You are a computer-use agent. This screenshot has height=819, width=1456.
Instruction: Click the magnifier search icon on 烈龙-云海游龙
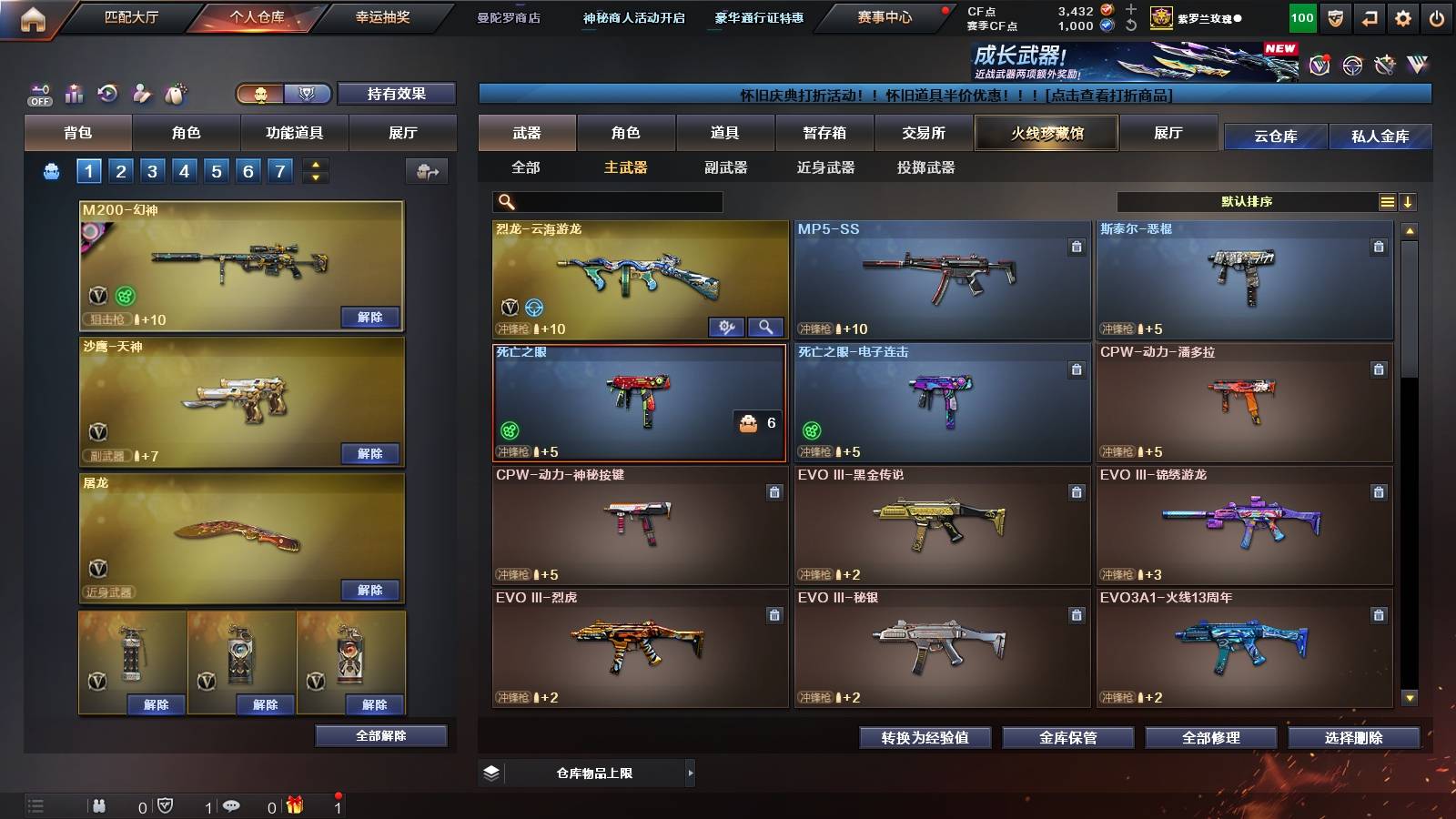[765, 326]
